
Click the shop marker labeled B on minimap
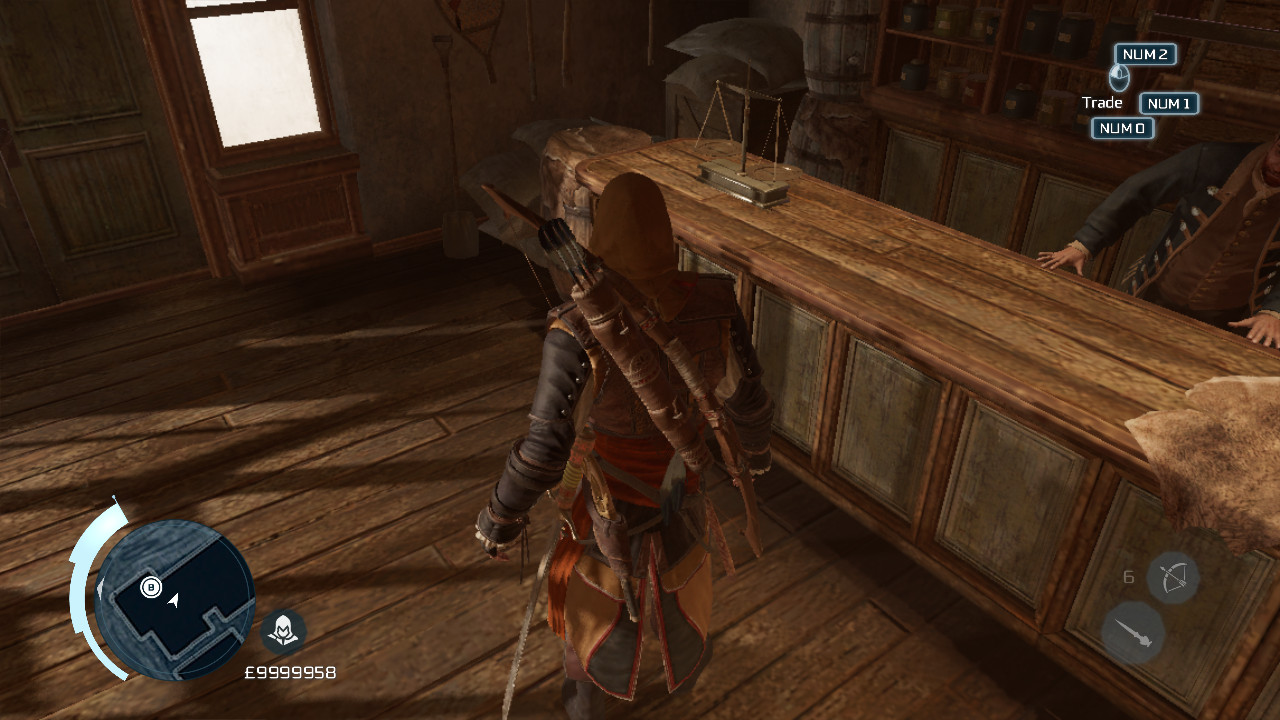click(151, 589)
